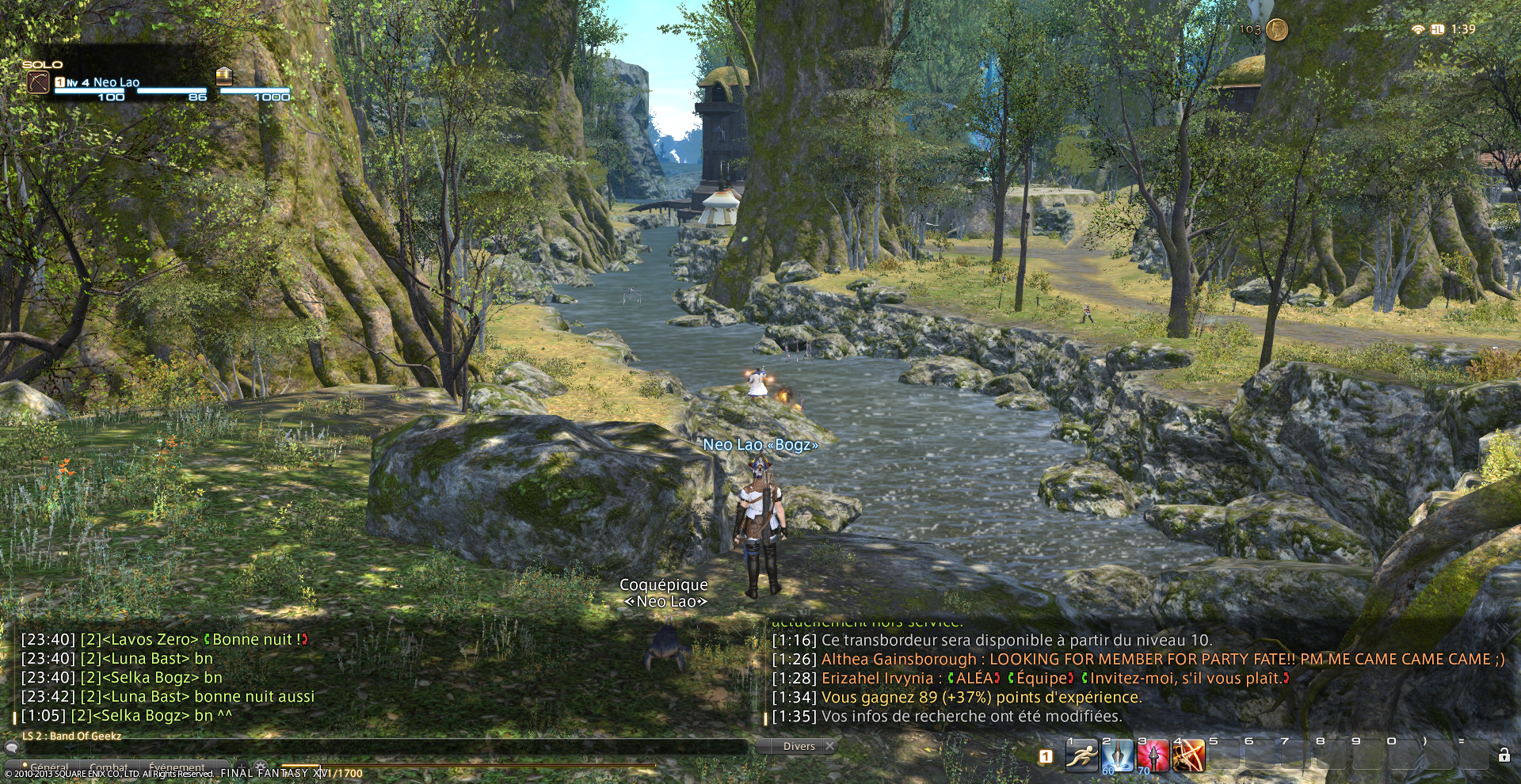Select Neo Lao in the party list
This screenshot has width=1521, height=784.
pos(116,82)
